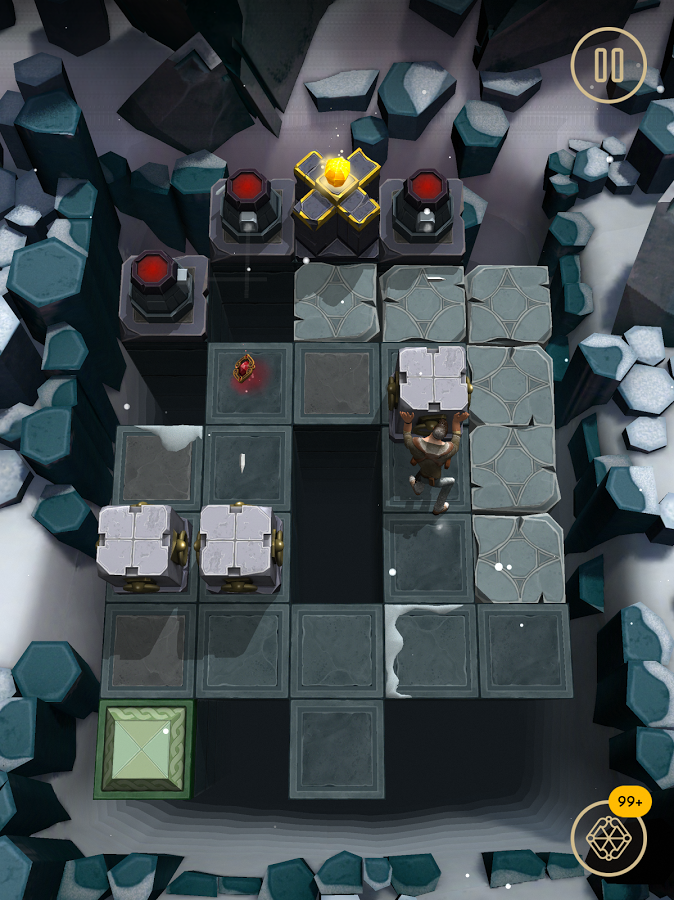674x900 pixels.
Task: Open the gem hint button marked 99+
Action: 608,837
